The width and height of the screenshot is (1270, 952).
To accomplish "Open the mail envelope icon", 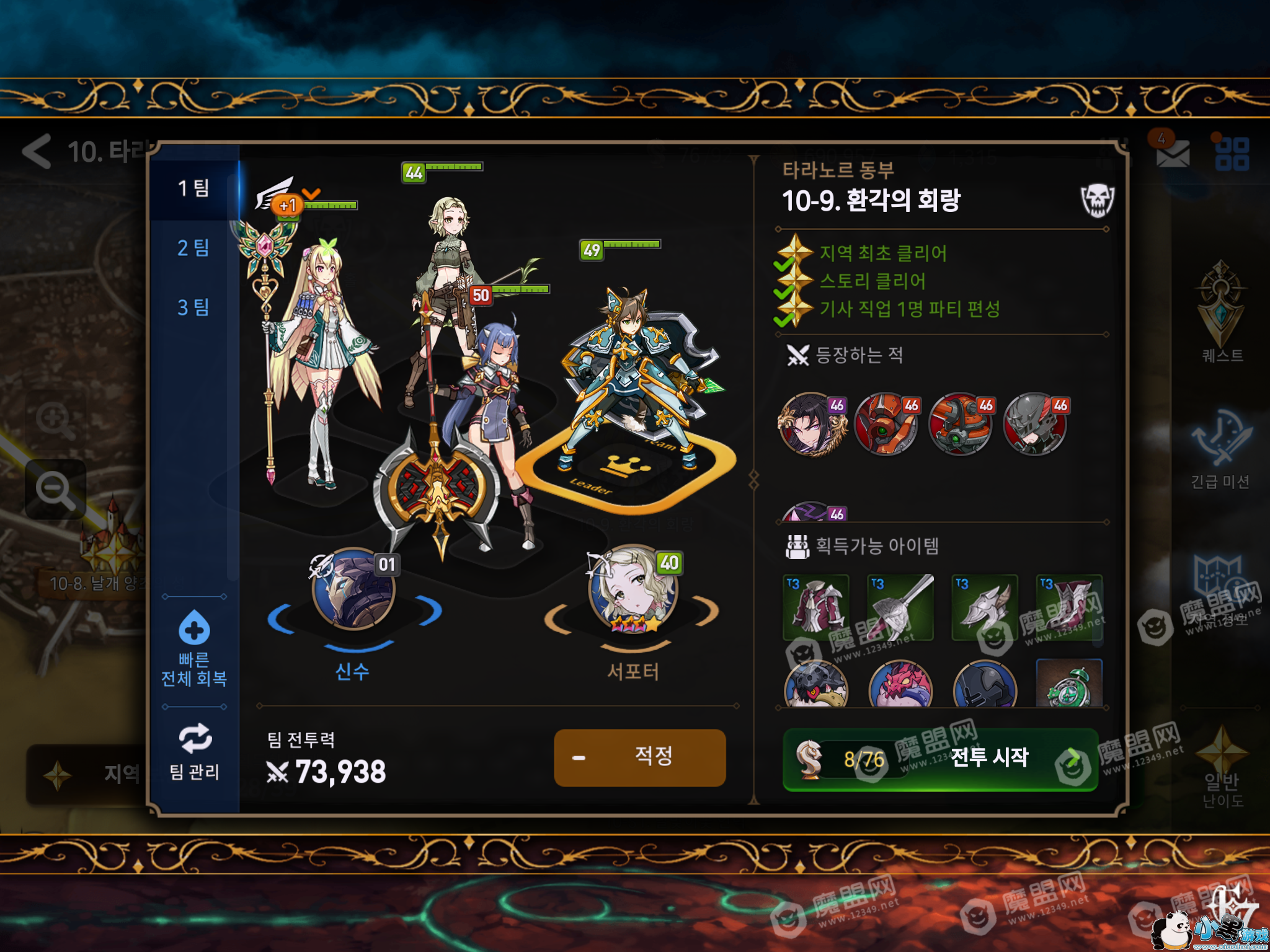I will coord(1173,152).
